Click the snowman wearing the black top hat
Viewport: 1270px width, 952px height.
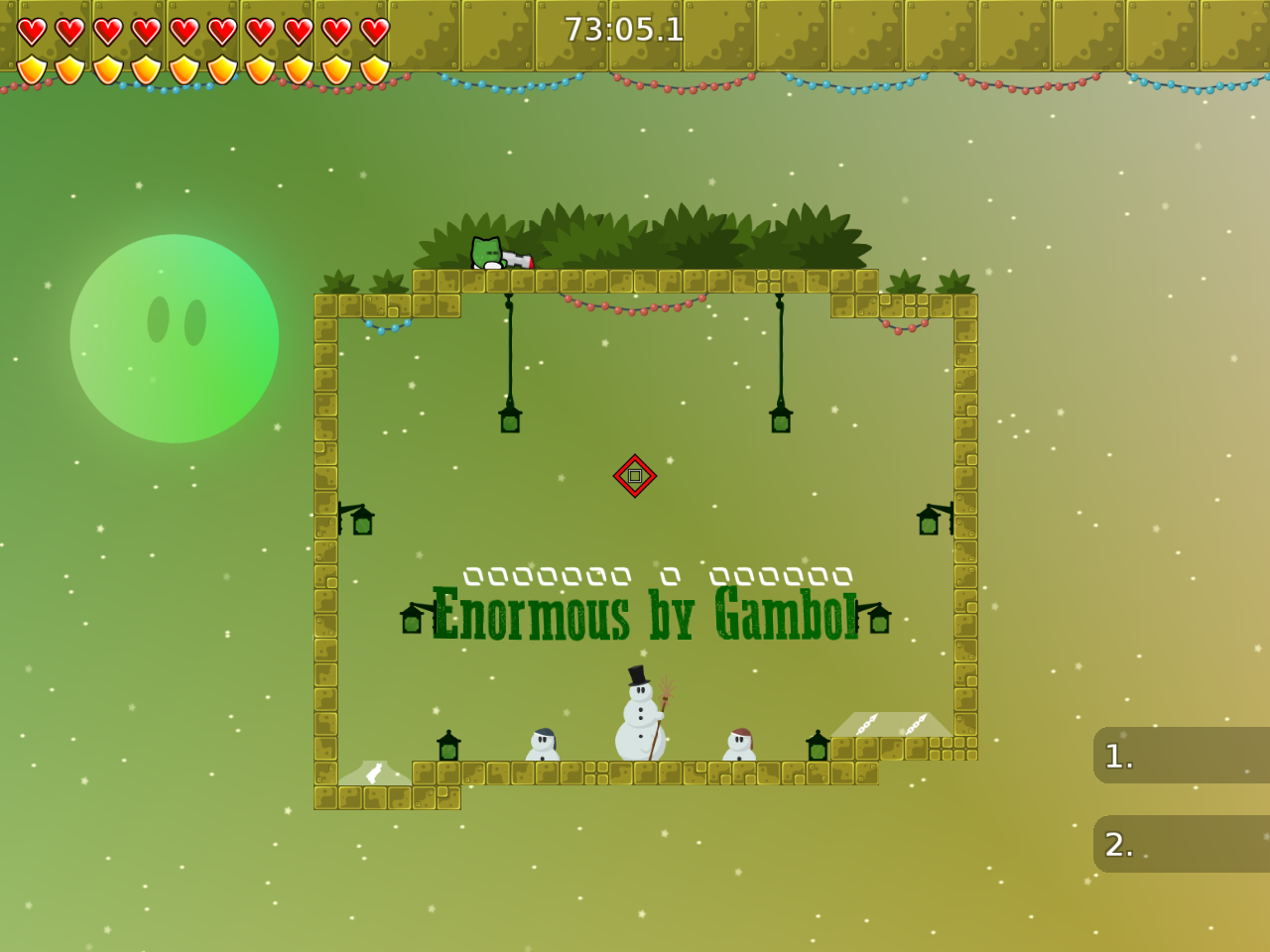[x=639, y=714]
